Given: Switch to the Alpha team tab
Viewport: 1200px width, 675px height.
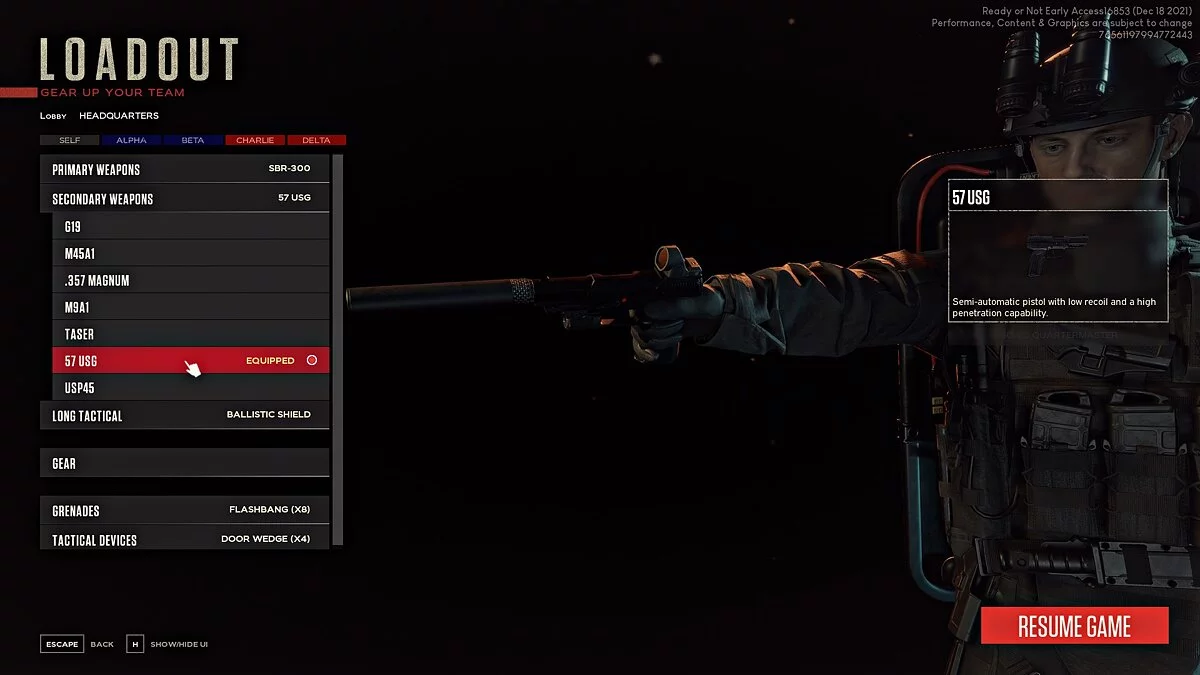Looking at the screenshot, I should coord(131,140).
